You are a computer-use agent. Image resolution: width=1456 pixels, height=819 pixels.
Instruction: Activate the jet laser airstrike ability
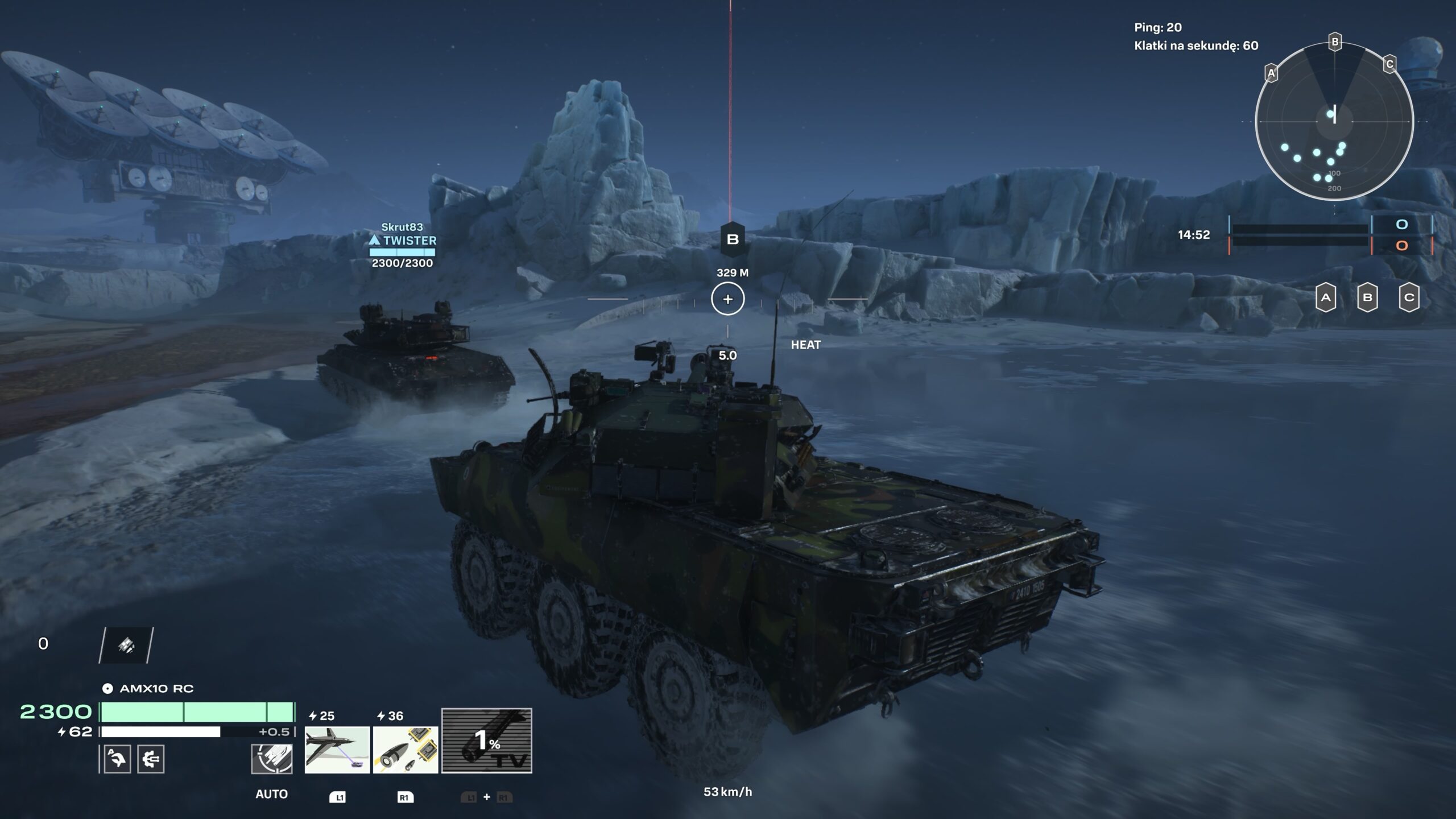[337, 750]
